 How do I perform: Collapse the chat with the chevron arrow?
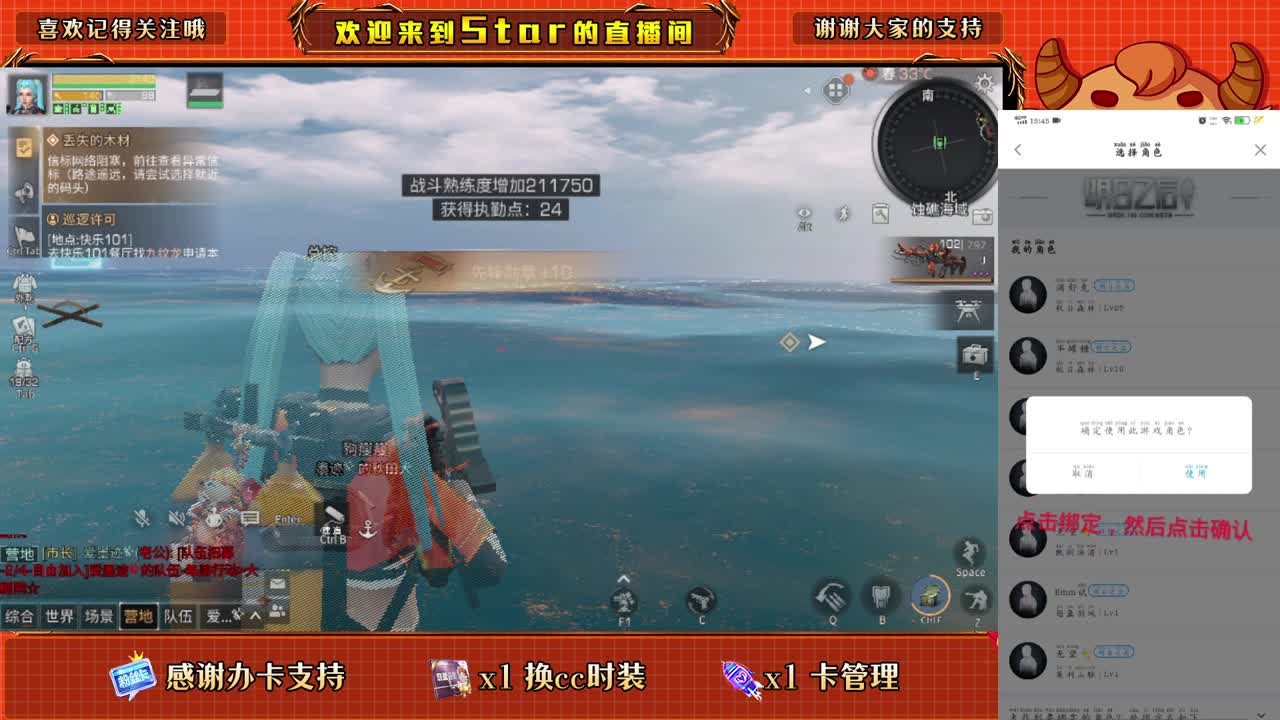pyautogui.click(x=255, y=616)
